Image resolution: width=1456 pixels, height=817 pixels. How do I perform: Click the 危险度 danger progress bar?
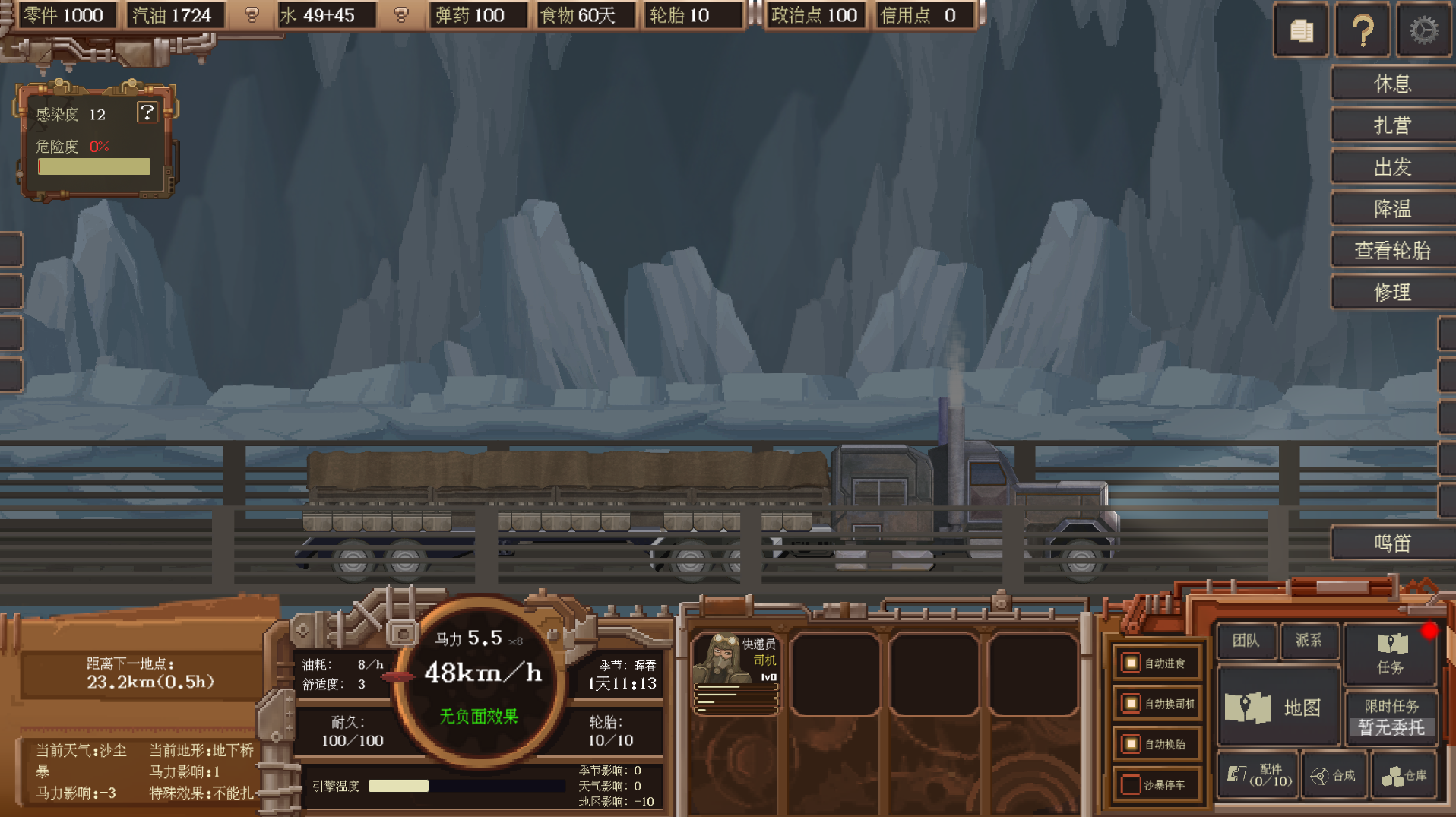coord(93,166)
